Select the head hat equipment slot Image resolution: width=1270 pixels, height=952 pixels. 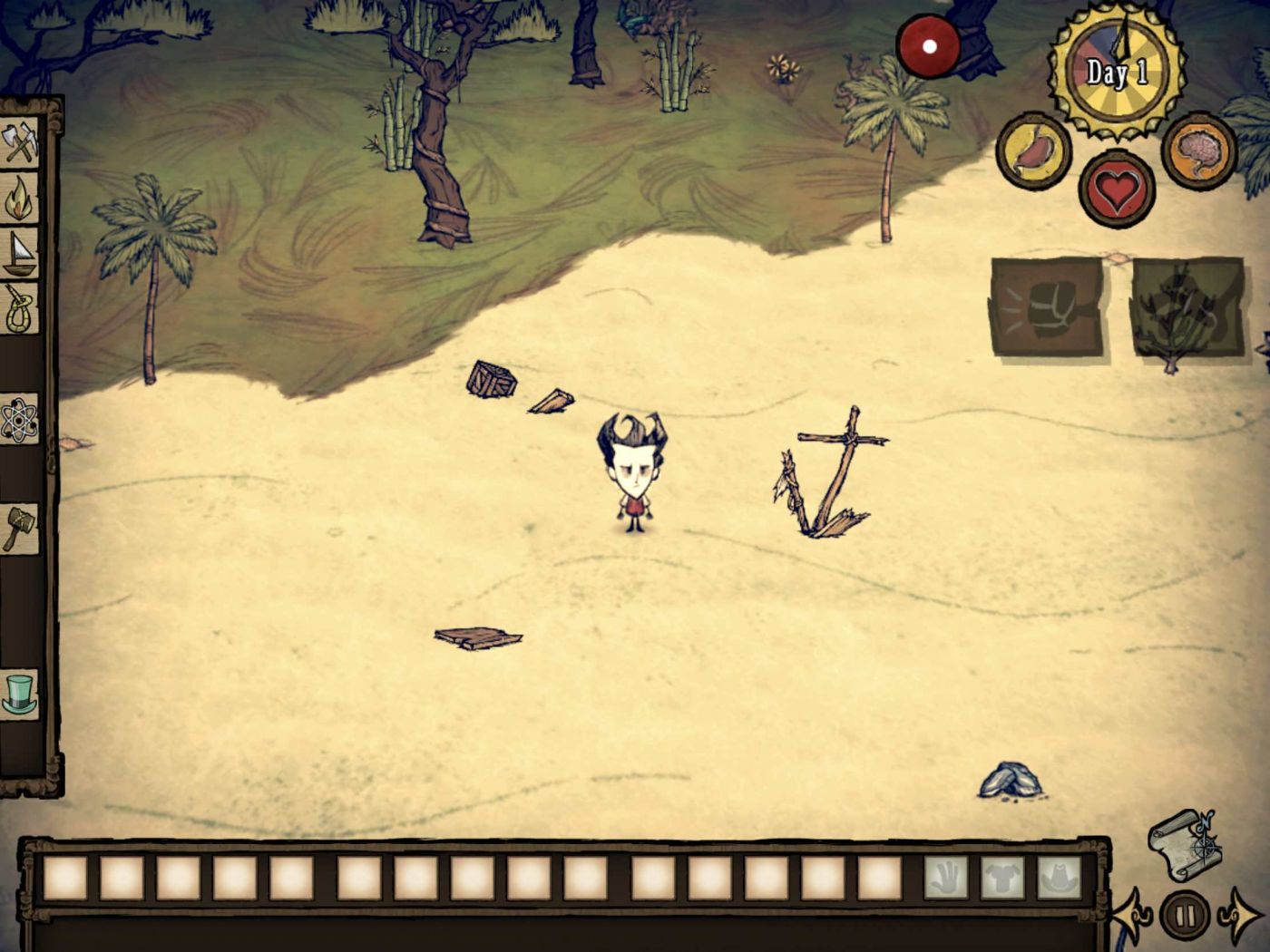point(1060,879)
